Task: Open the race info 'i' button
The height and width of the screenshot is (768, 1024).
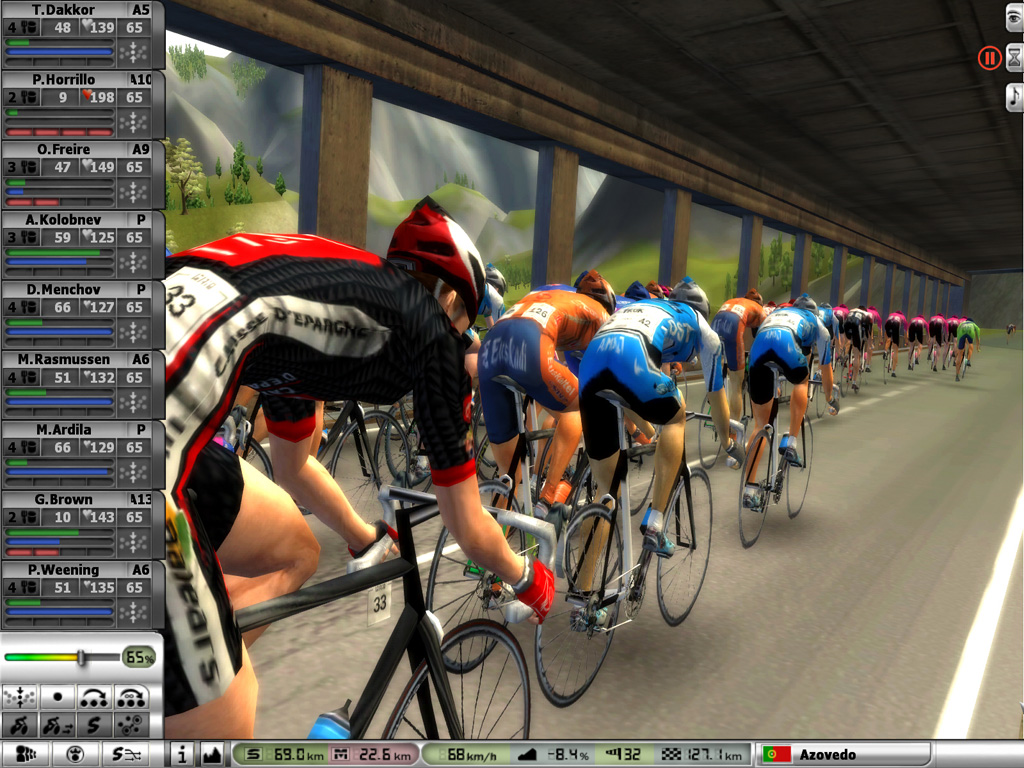Action: click(181, 754)
